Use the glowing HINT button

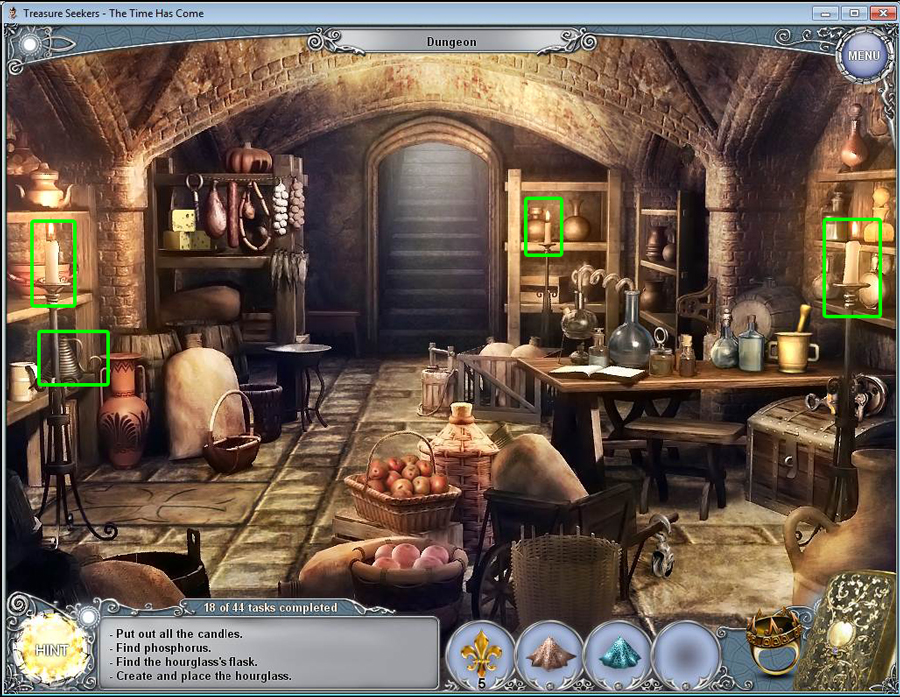pyautogui.click(x=50, y=649)
